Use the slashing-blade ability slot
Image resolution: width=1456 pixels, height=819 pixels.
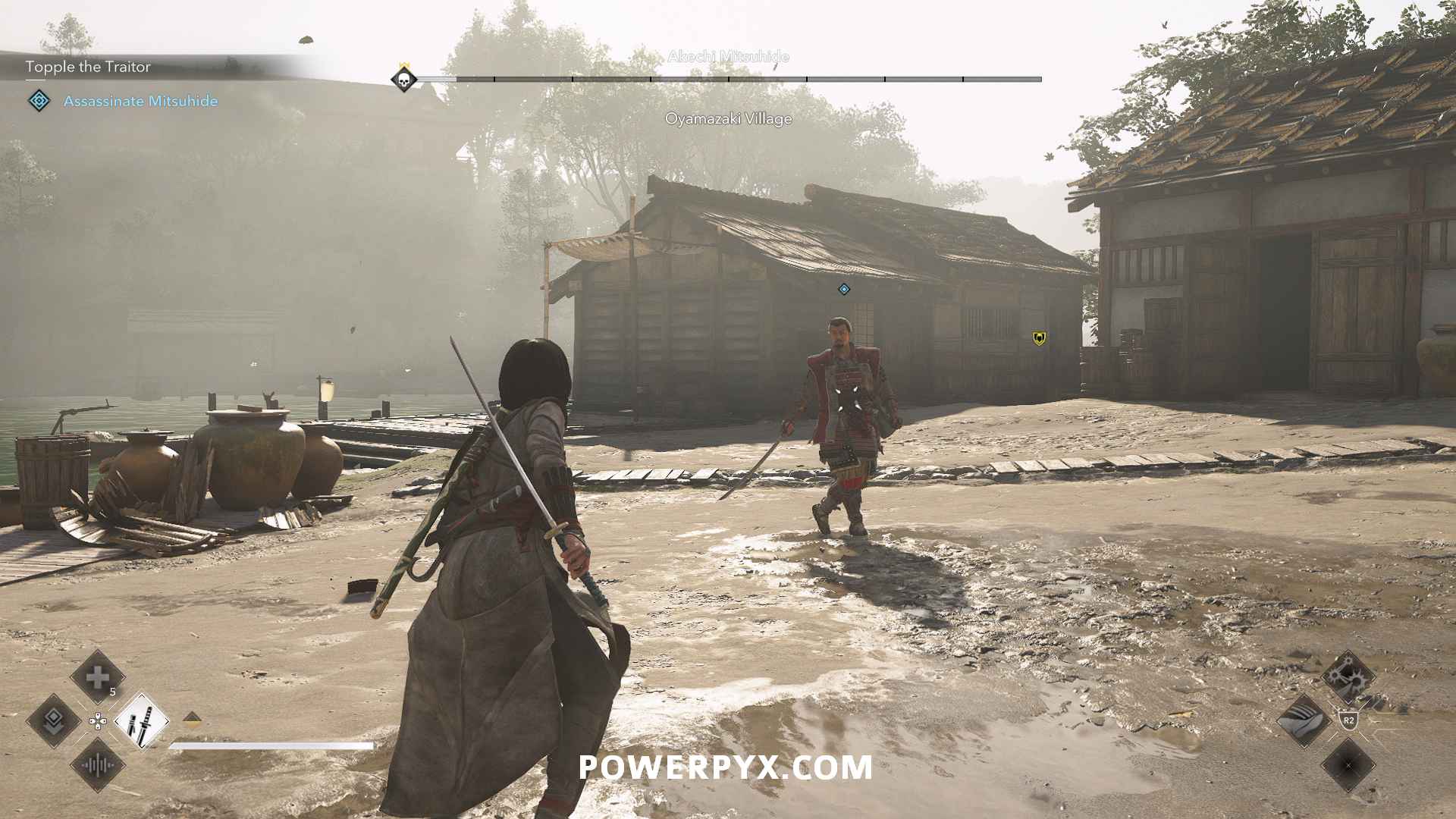point(1304,720)
